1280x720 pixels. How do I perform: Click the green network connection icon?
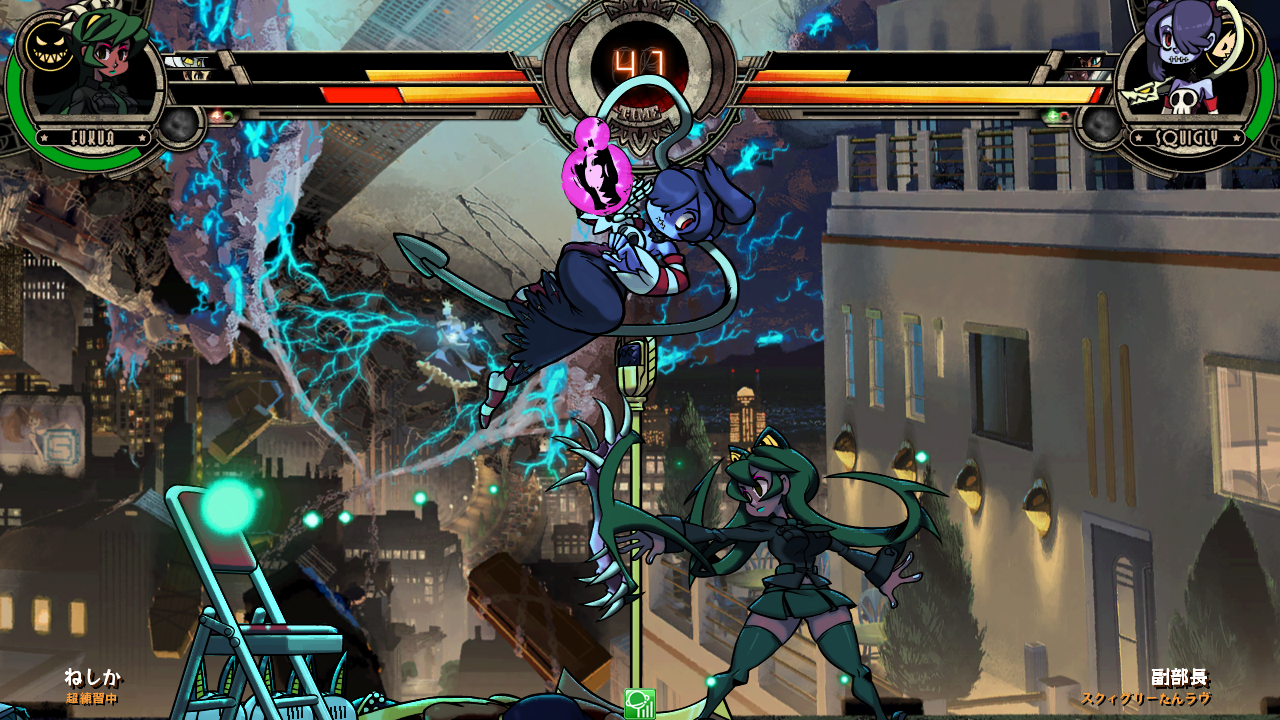(x=639, y=704)
